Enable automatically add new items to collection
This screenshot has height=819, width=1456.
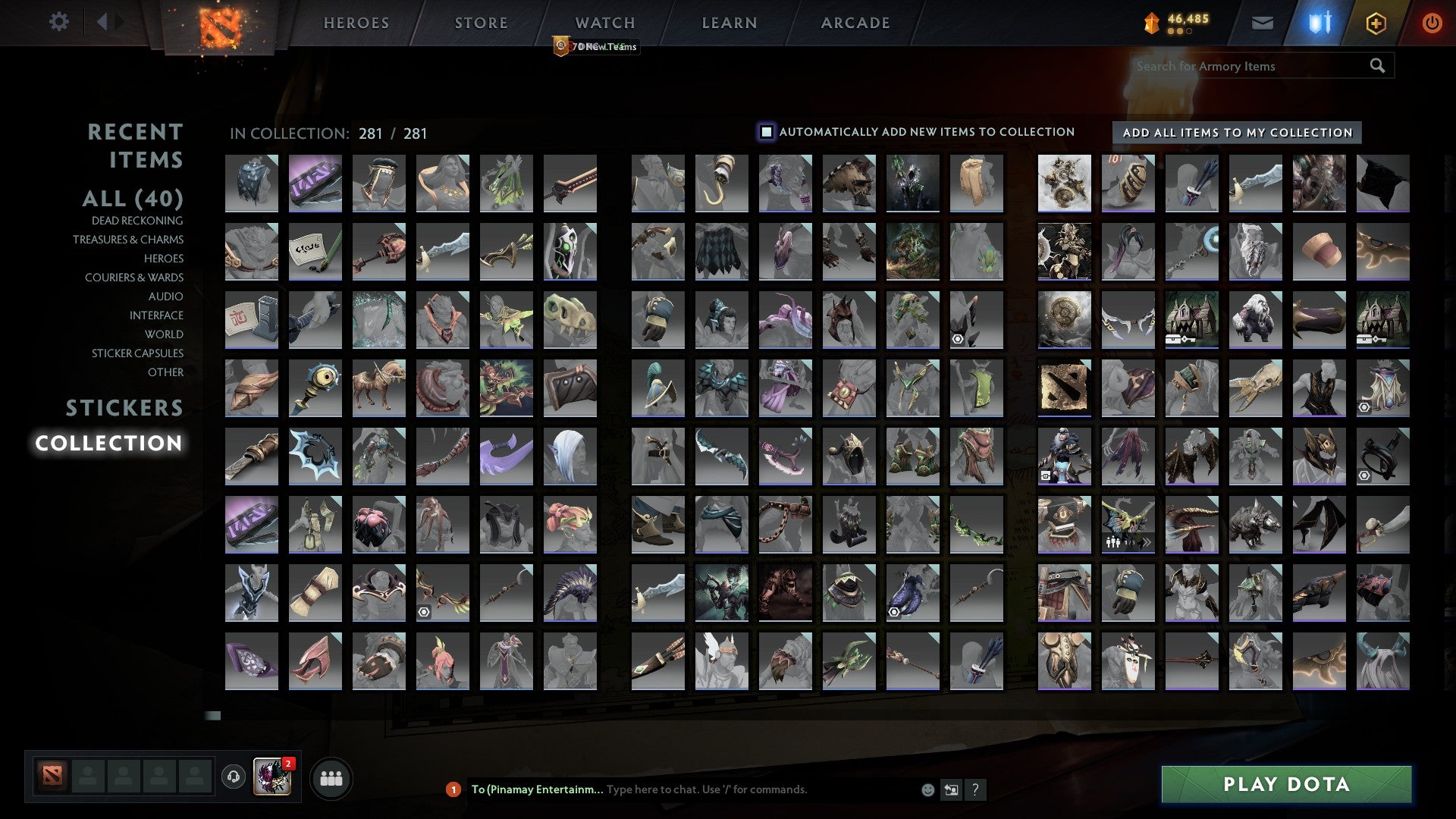point(767,131)
